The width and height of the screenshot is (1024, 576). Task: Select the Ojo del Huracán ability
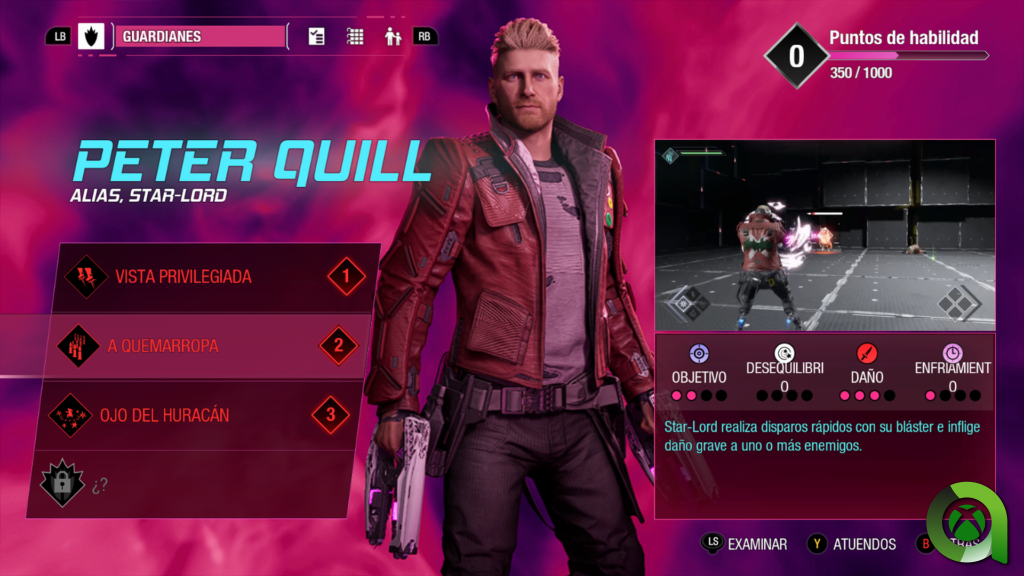pyautogui.click(x=200, y=414)
